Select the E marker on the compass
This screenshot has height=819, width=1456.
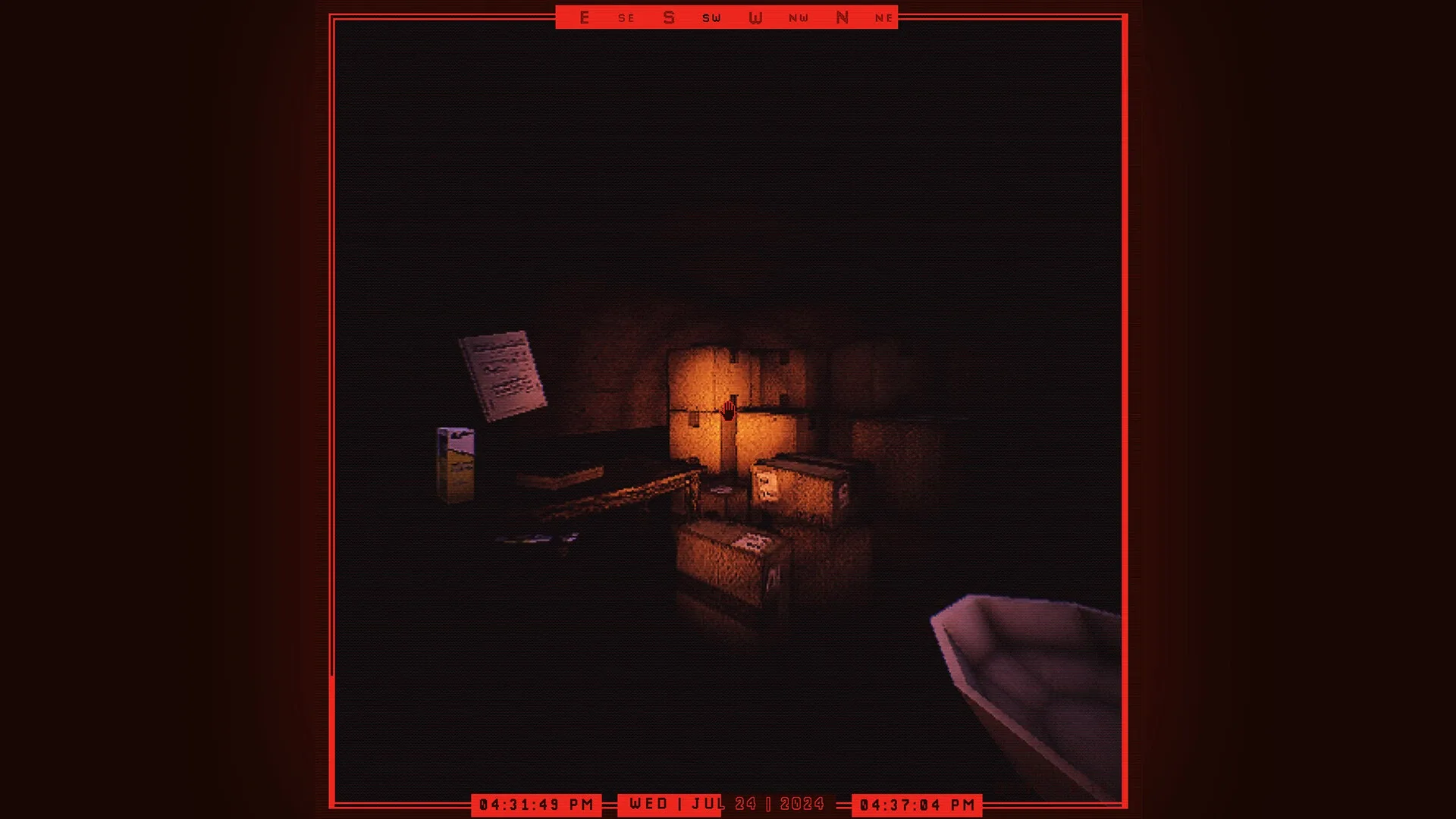583,17
